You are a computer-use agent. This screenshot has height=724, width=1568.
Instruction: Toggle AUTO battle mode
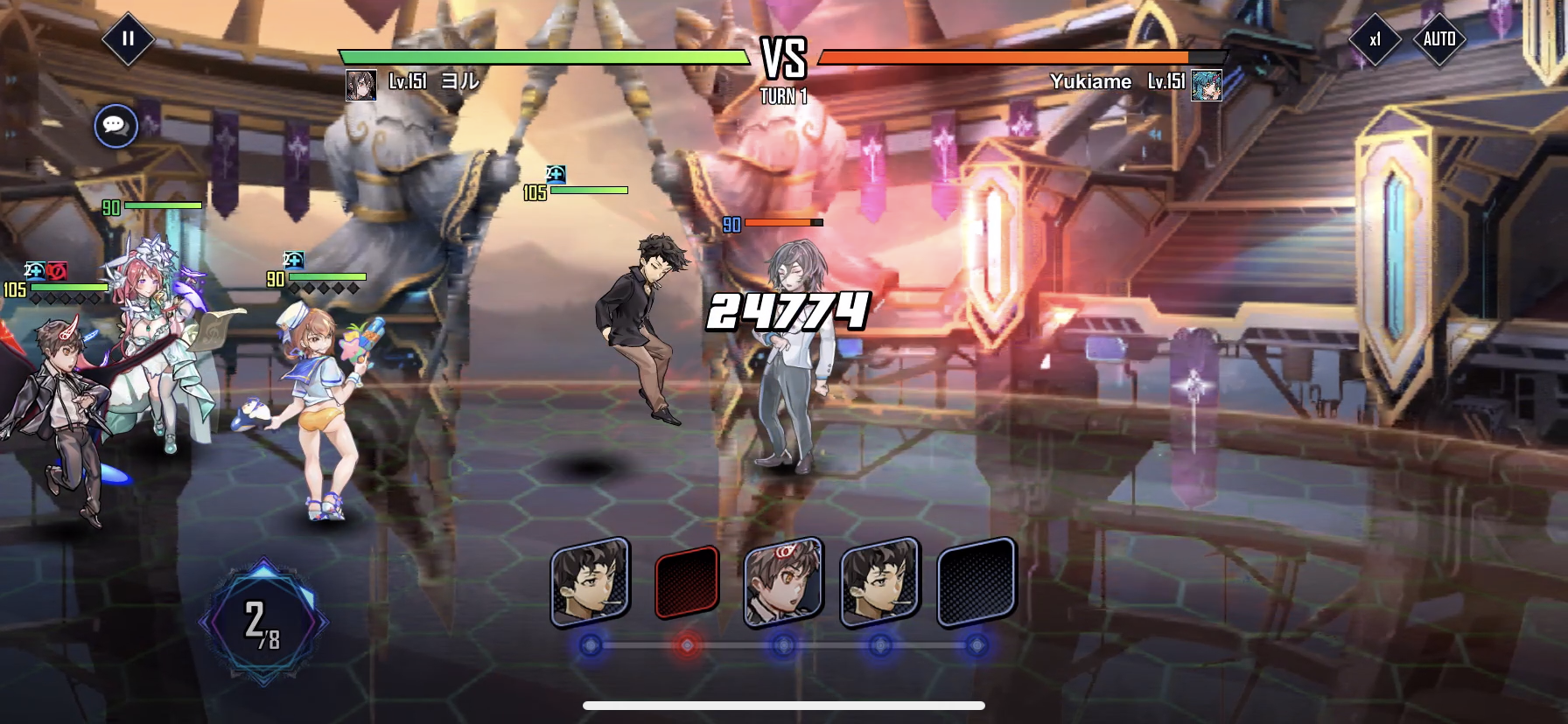tap(1438, 39)
